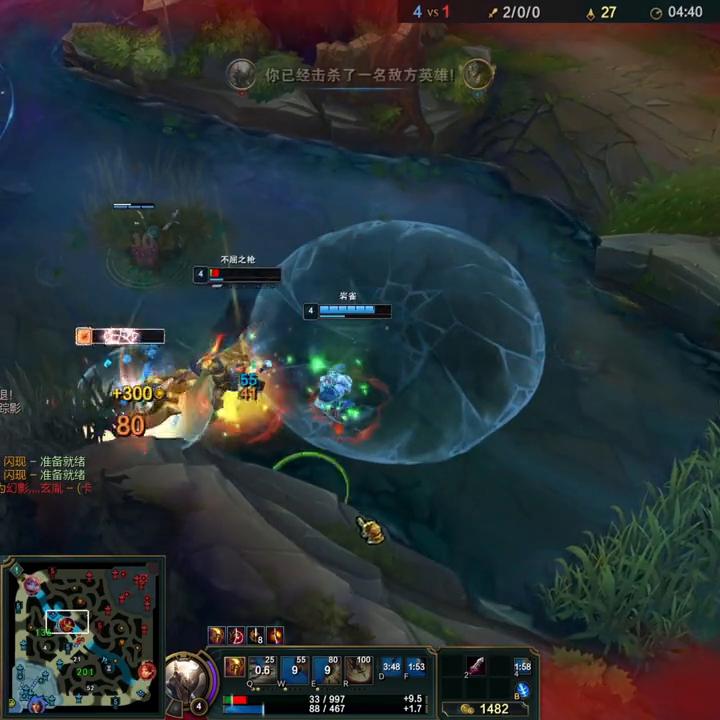Activate the Q ability icon
Image resolution: width=720 pixels, height=720 pixels.
pos(263,668)
